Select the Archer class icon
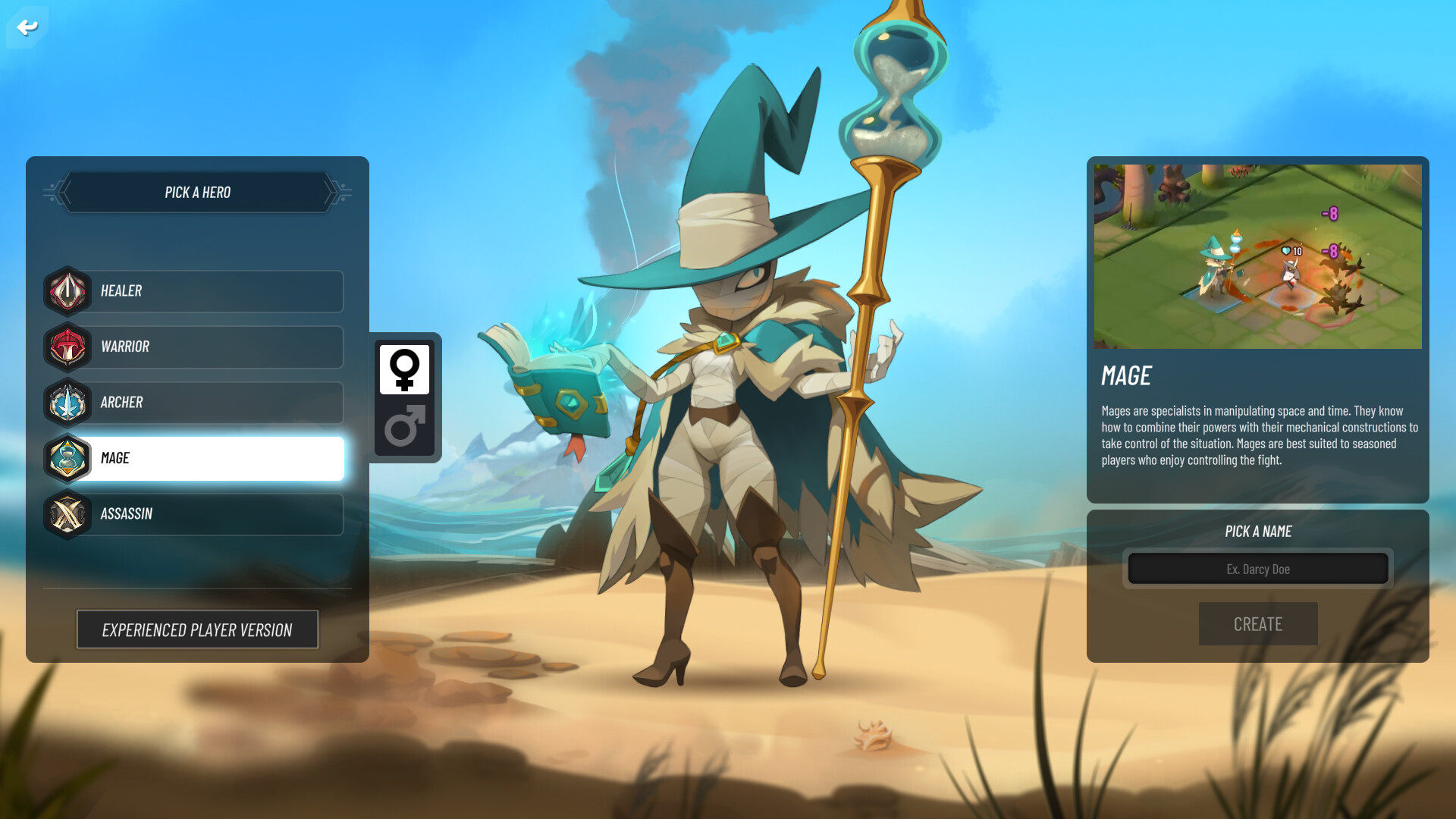The image size is (1456, 819). pyautogui.click(x=67, y=402)
